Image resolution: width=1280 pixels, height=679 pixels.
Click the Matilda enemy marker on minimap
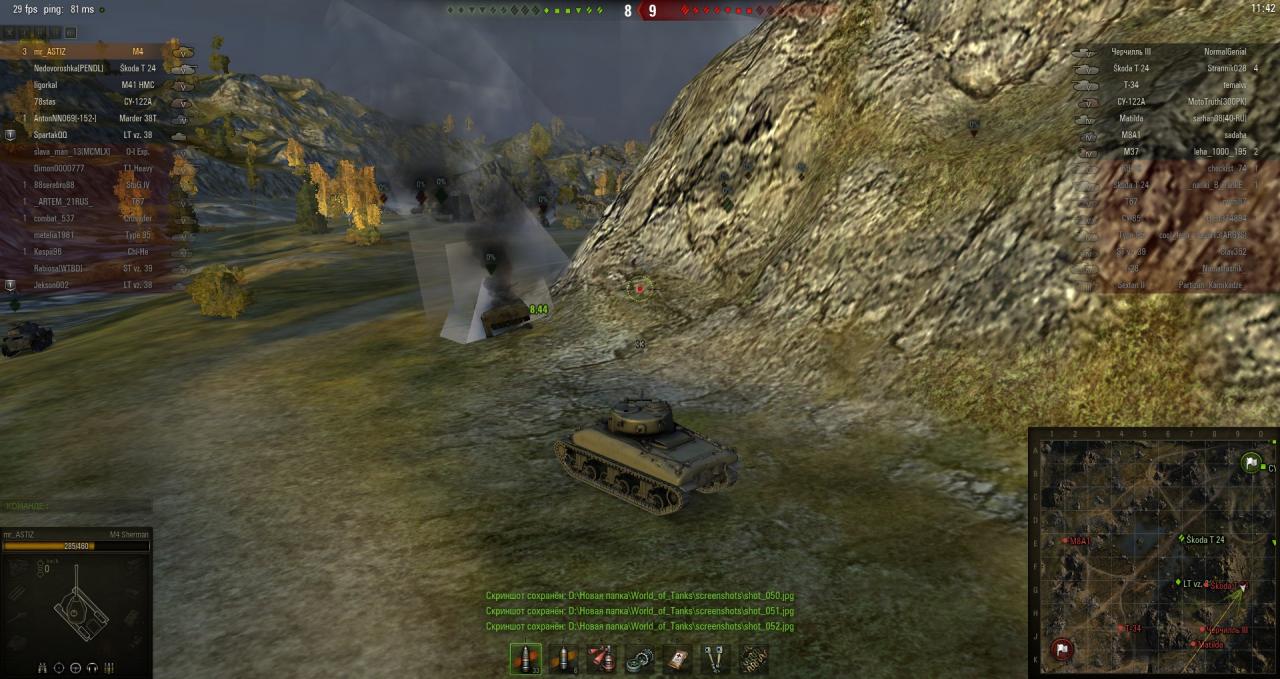click(x=1193, y=644)
